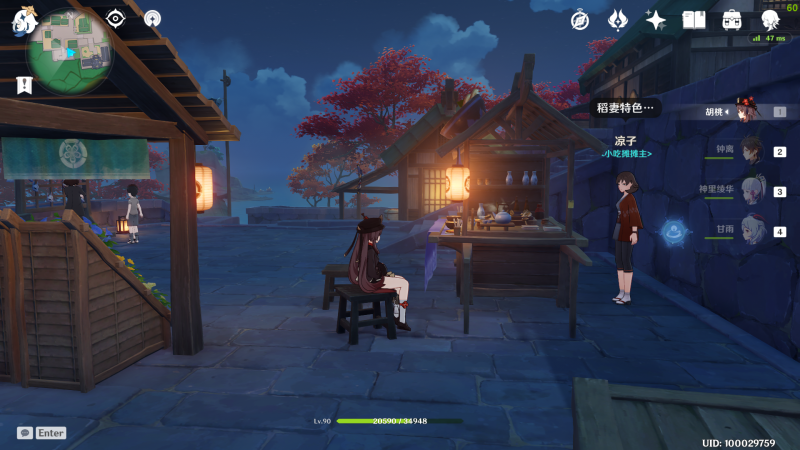Click the signal beacon icon beside the minimap
Image resolution: width=800 pixels, height=450 pixels.
coord(152,18)
